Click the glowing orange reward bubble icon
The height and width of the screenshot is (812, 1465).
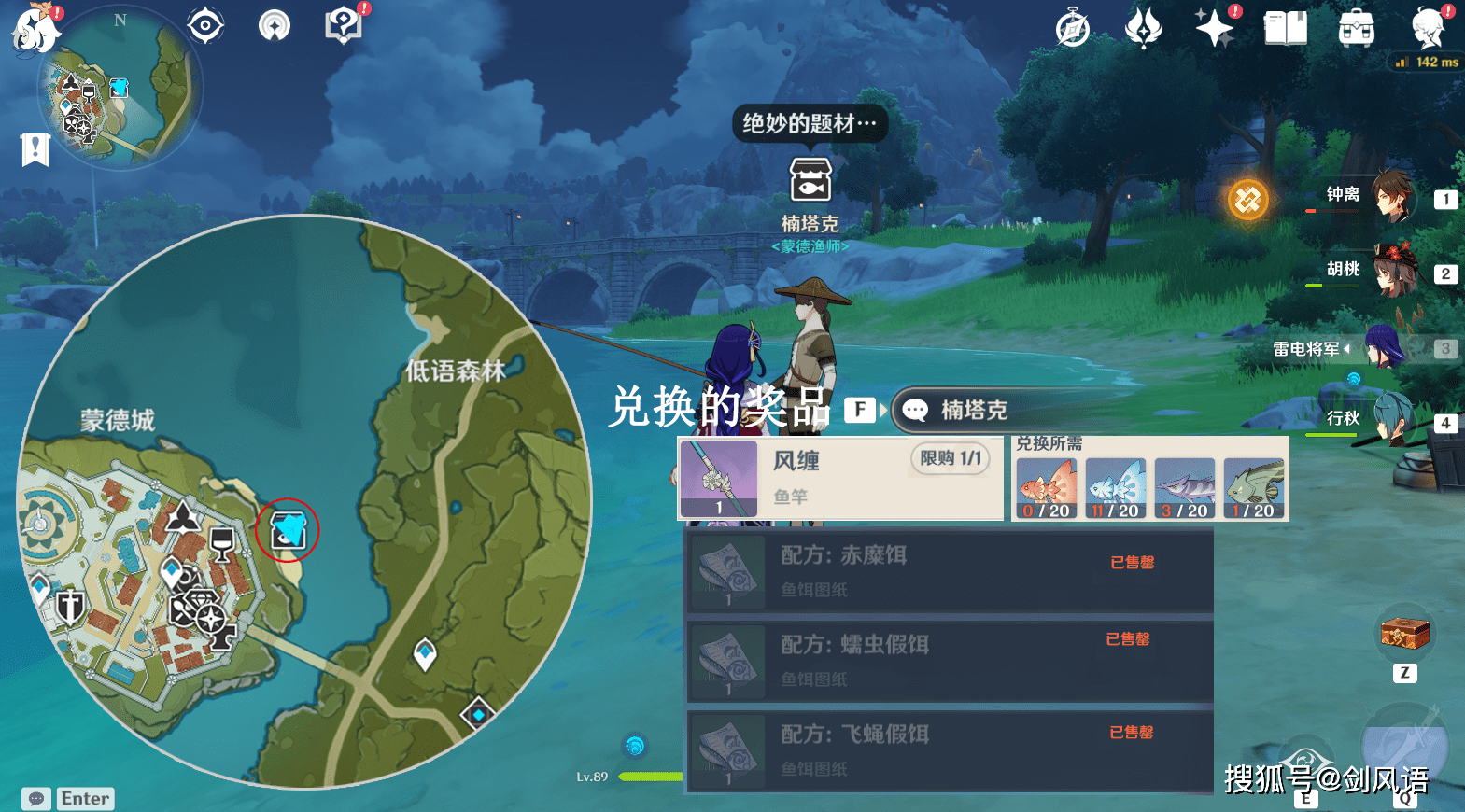[x=1248, y=200]
